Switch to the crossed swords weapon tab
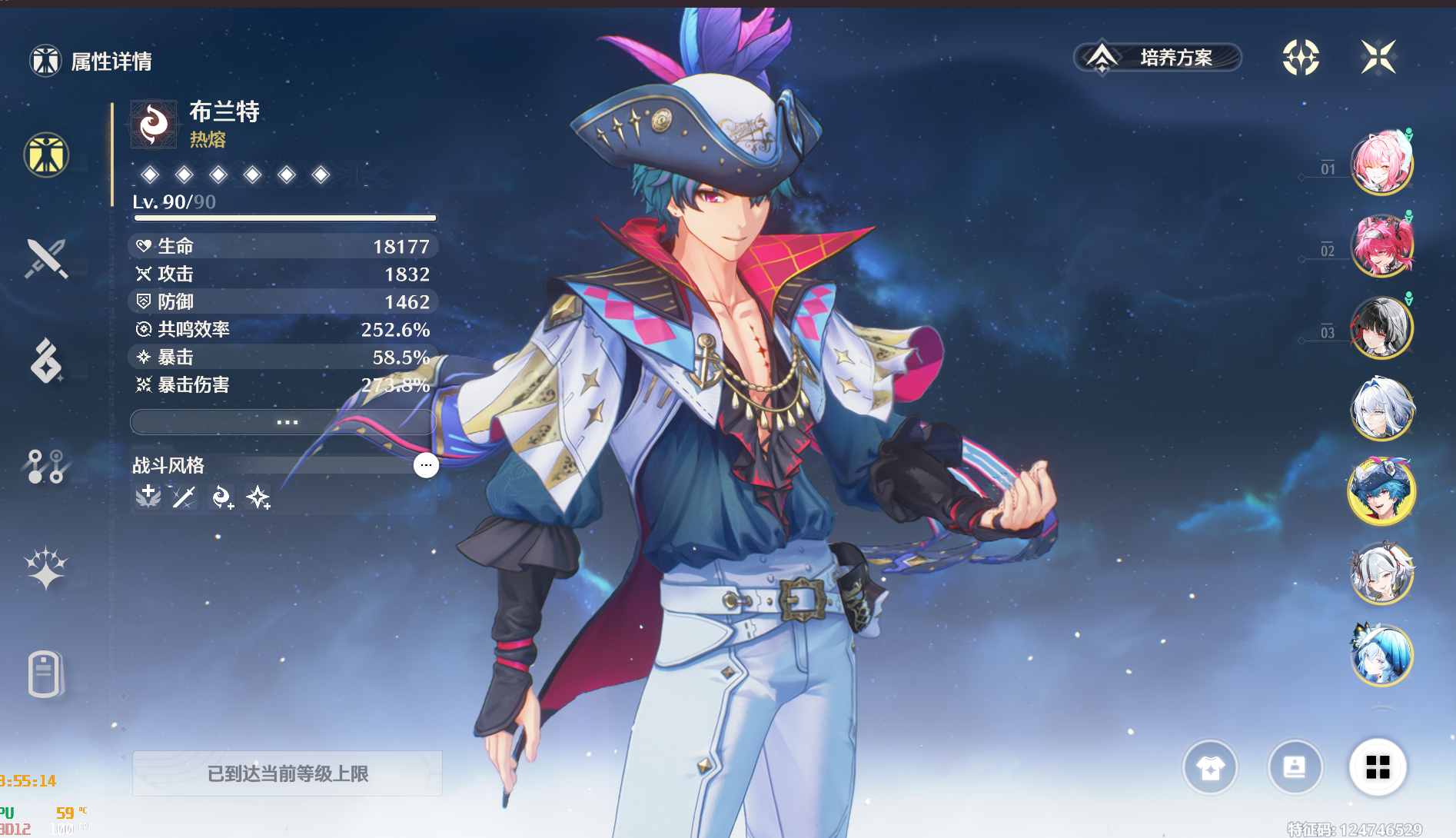 click(x=46, y=258)
